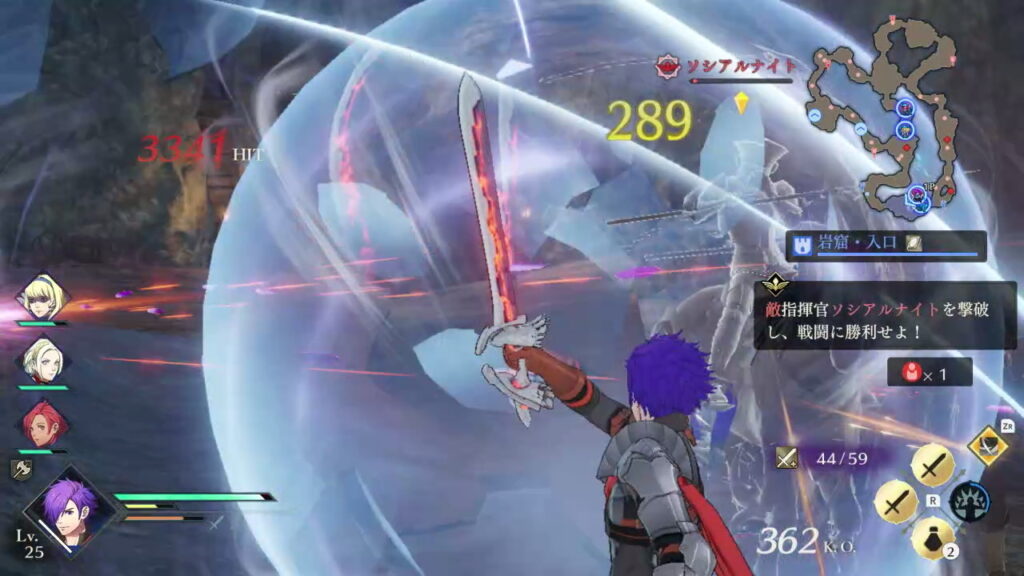Screen dimensions: 1024x576
Task: Use the healing potion item icon
Action: tap(930, 538)
